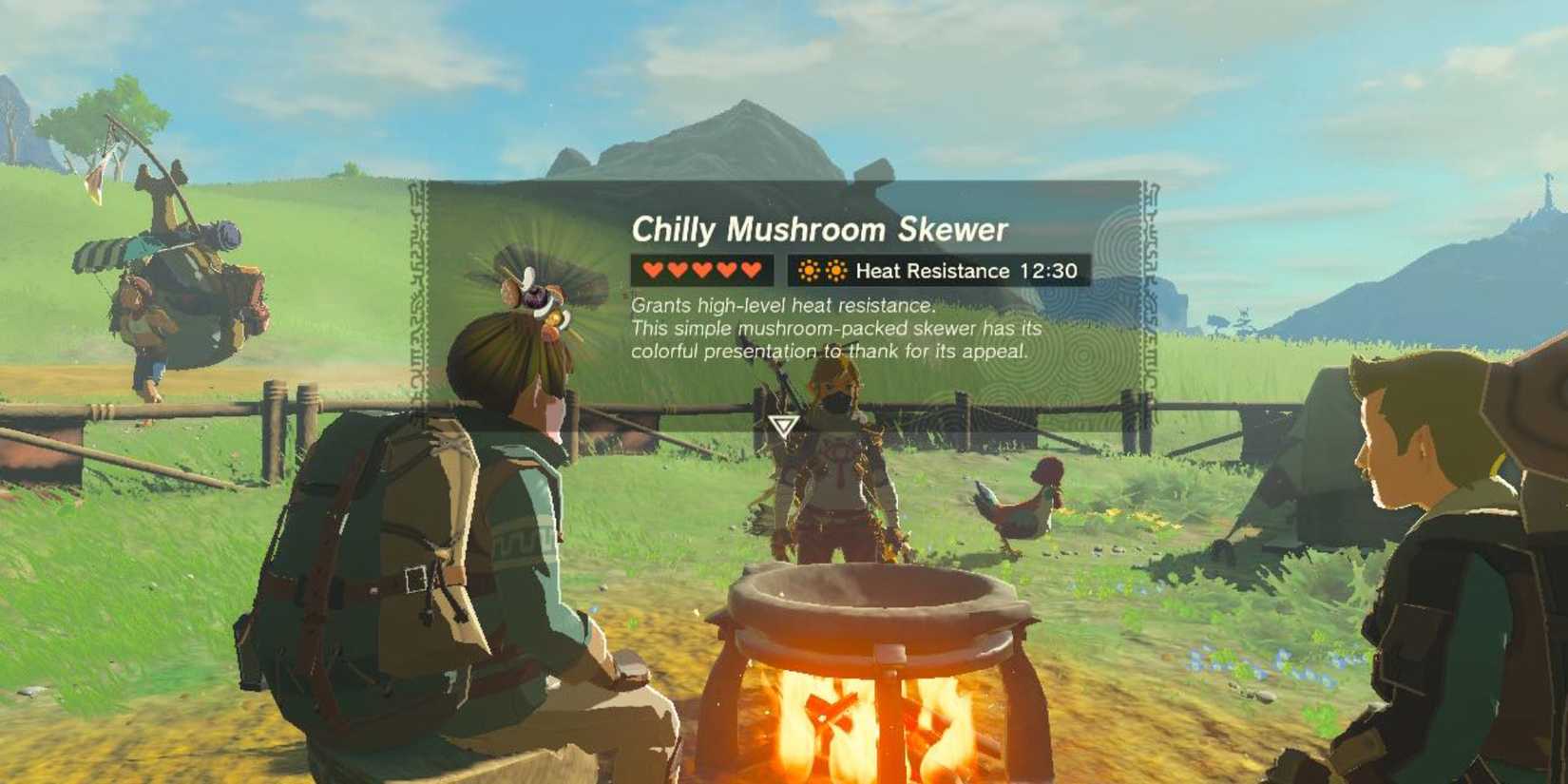Click the orange heart meter strip
Viewport: 1568px width, 784px height.
702,270
